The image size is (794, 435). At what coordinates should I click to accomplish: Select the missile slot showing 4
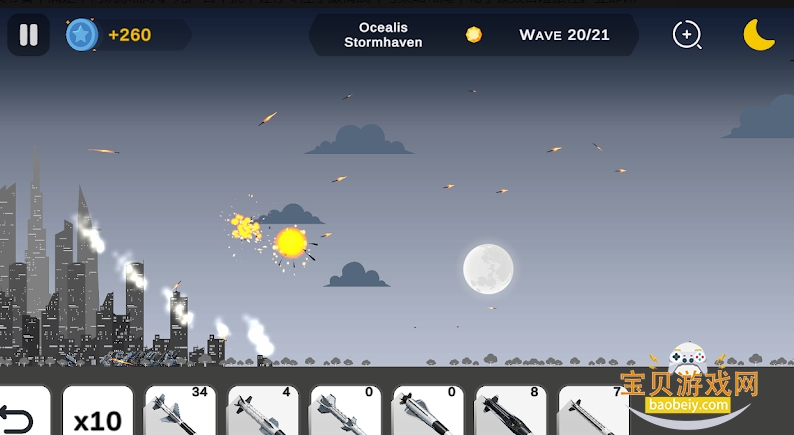(262, 412)
